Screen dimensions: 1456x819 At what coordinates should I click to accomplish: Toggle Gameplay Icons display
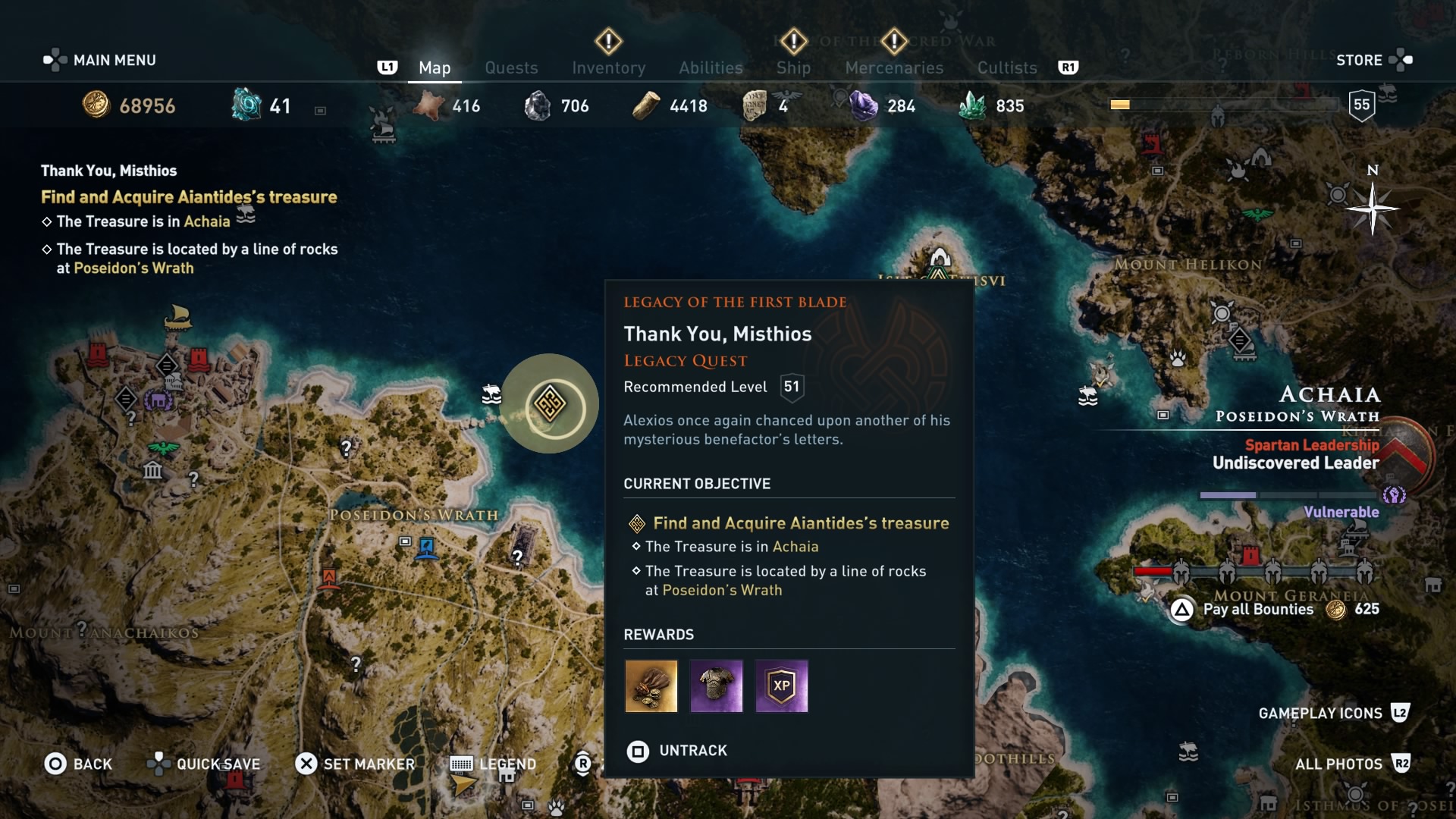tap(1321, 713)
